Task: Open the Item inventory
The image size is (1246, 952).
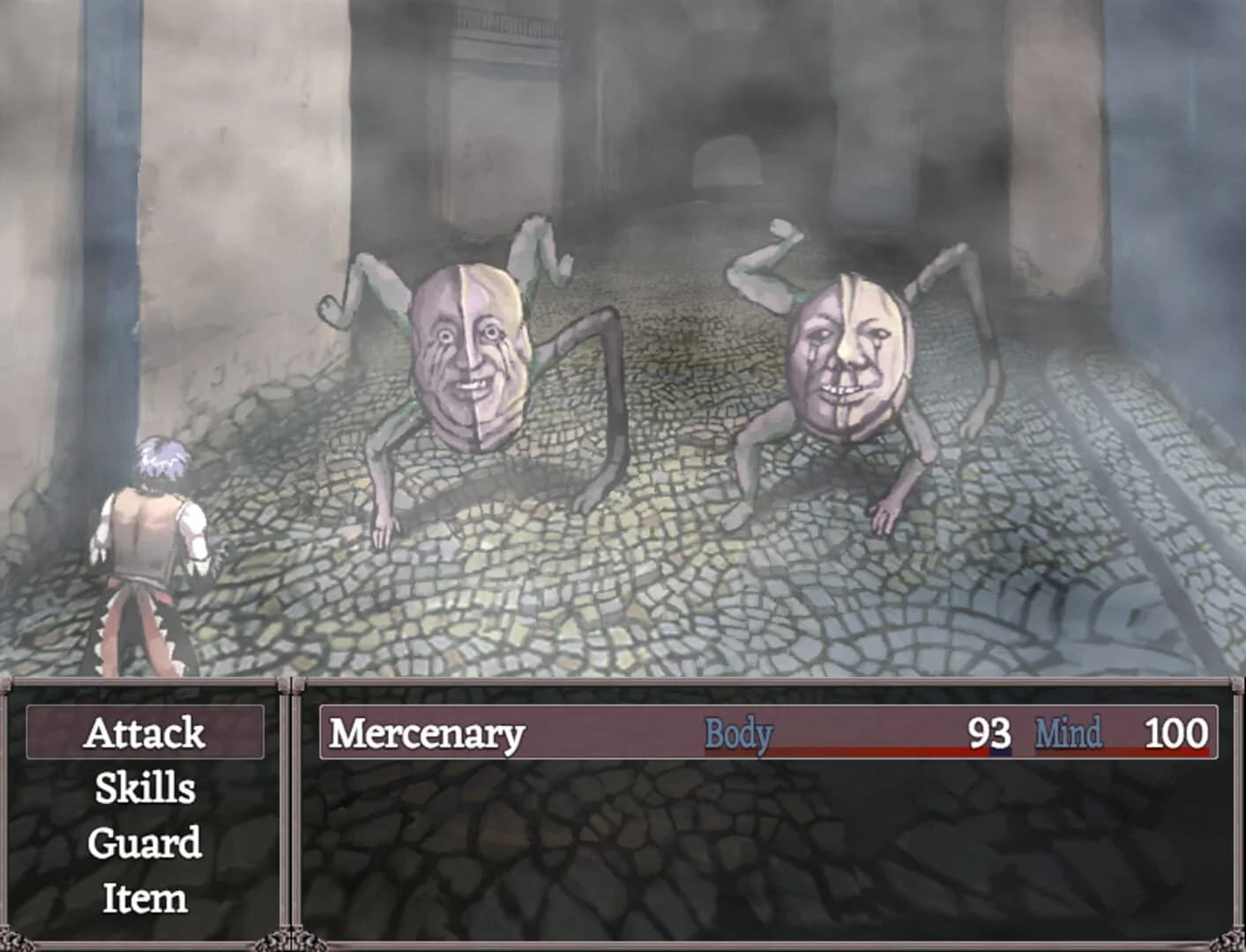Action: tap(146, 898)
